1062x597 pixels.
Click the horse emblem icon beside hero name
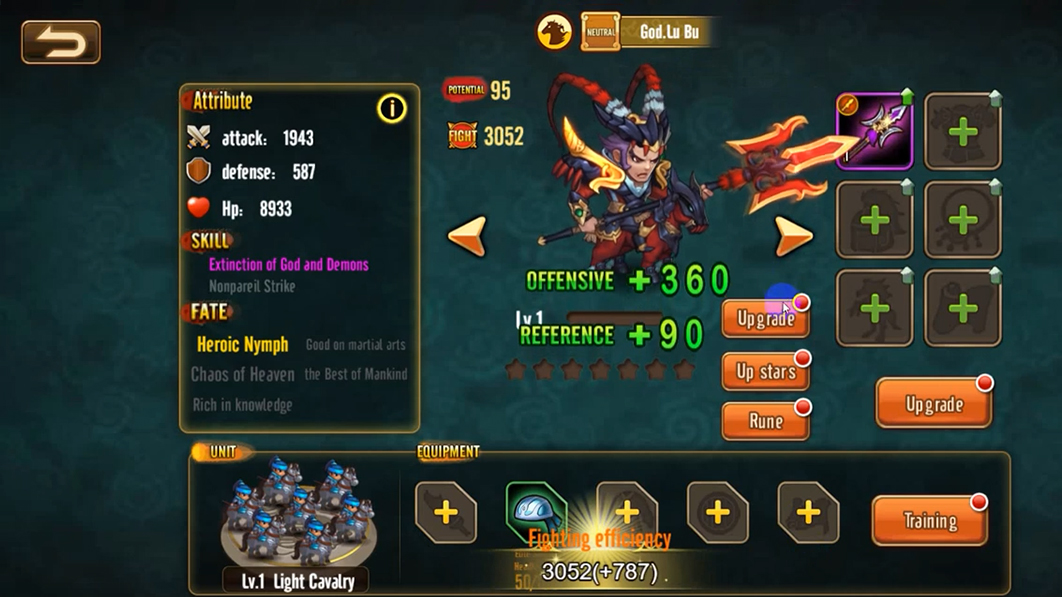point(554,32)
